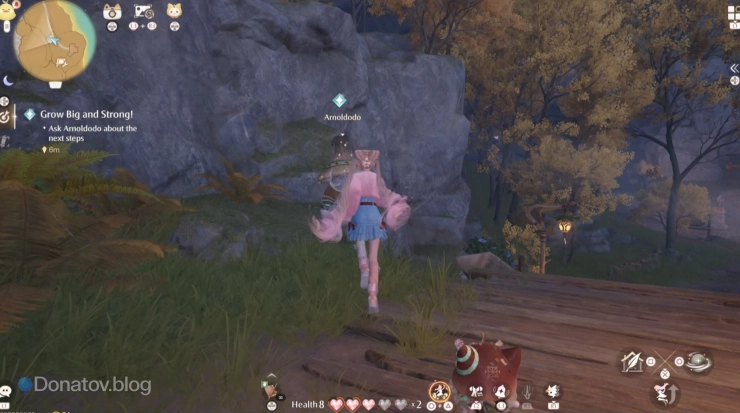Select the blonde cat-face icon
This screenshot has height=413, width=740.
tap(174, 12)
